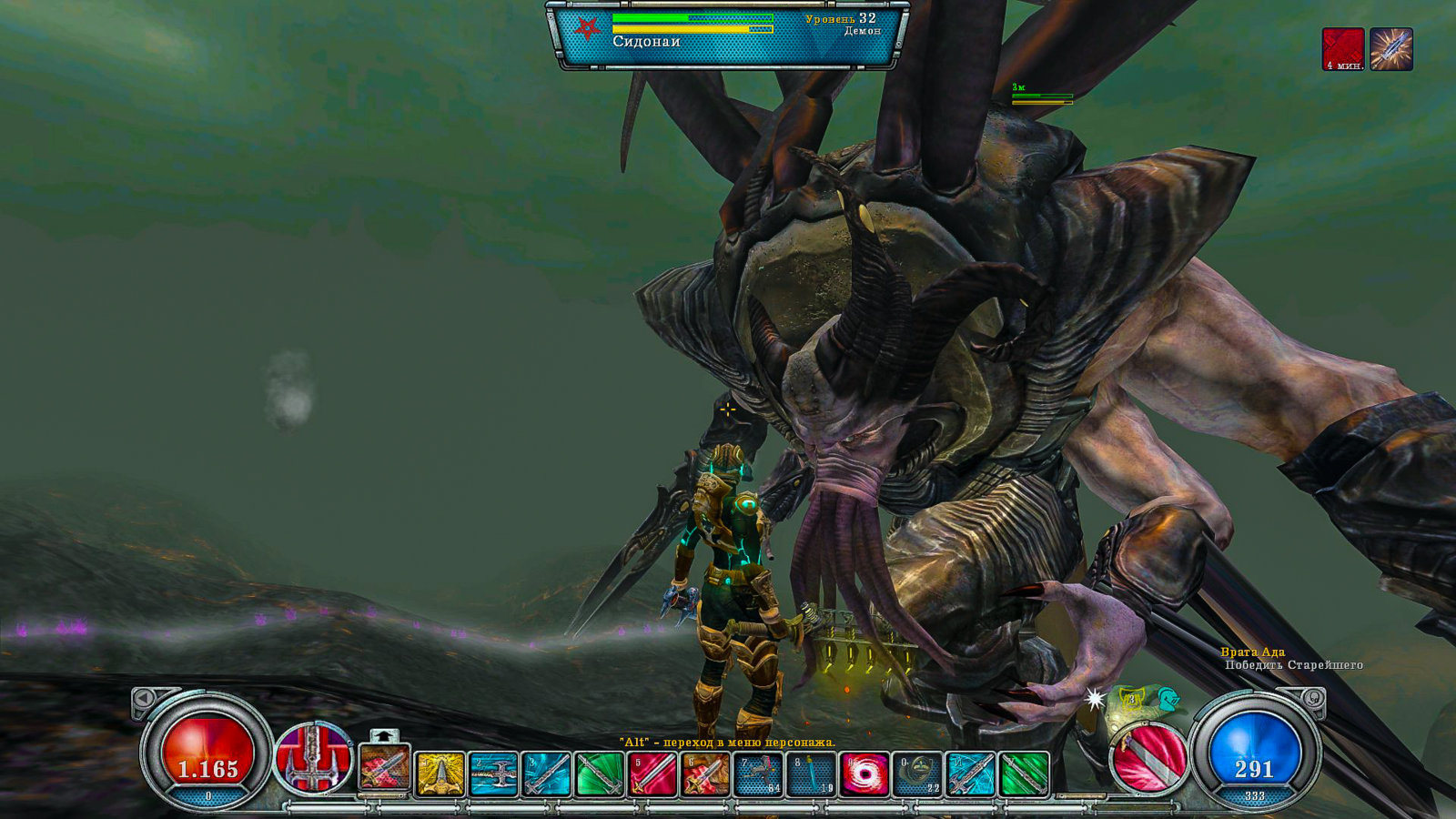Select the round red sword skill beside the mana orb
The height and width of the screenshot is (819, 1456).
point(1149,756)
